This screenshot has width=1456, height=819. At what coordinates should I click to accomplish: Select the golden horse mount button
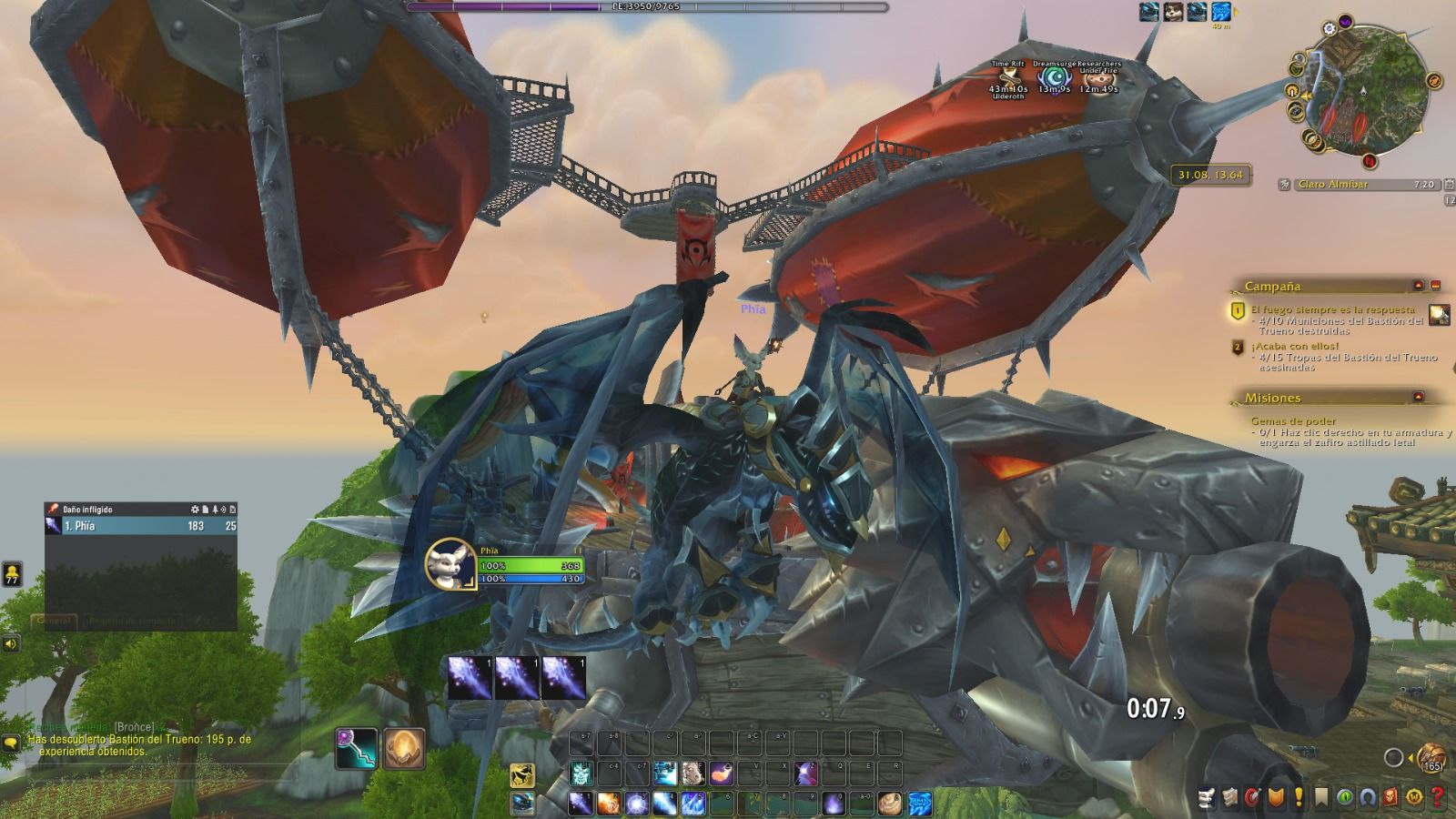pos(521,775)
